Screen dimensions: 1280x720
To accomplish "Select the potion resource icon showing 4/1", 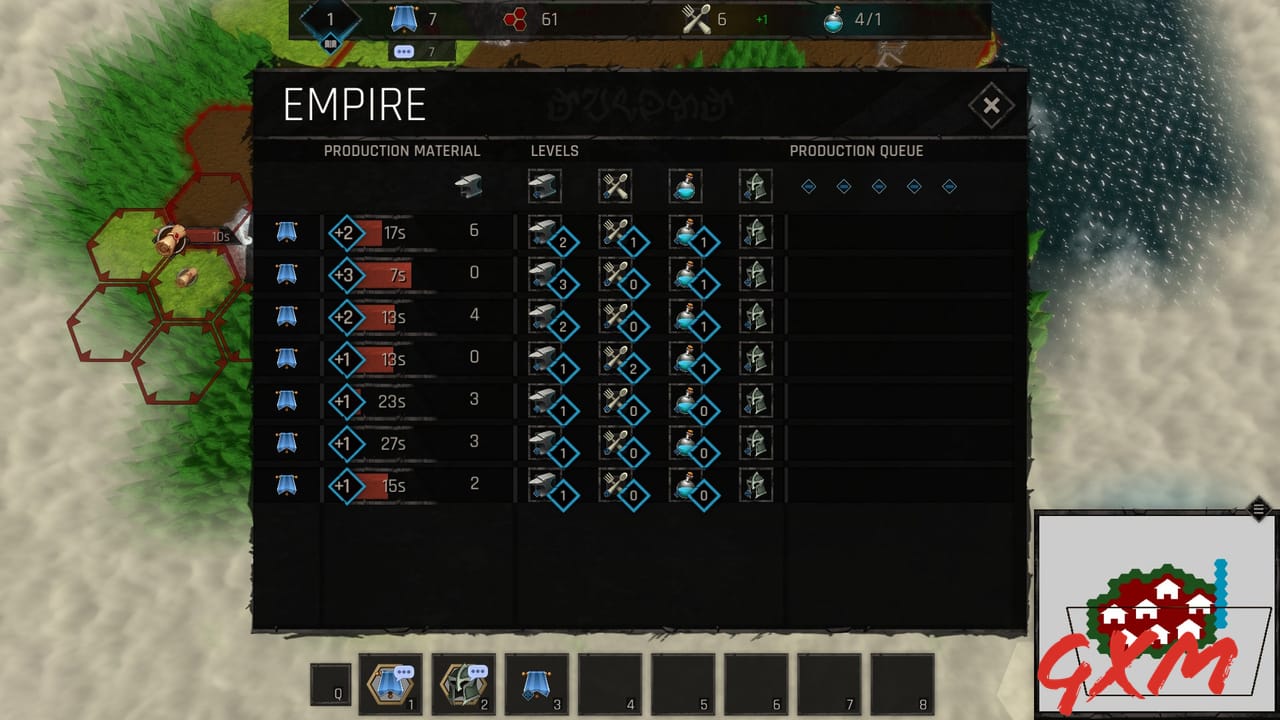I will [x=835, y=18].
